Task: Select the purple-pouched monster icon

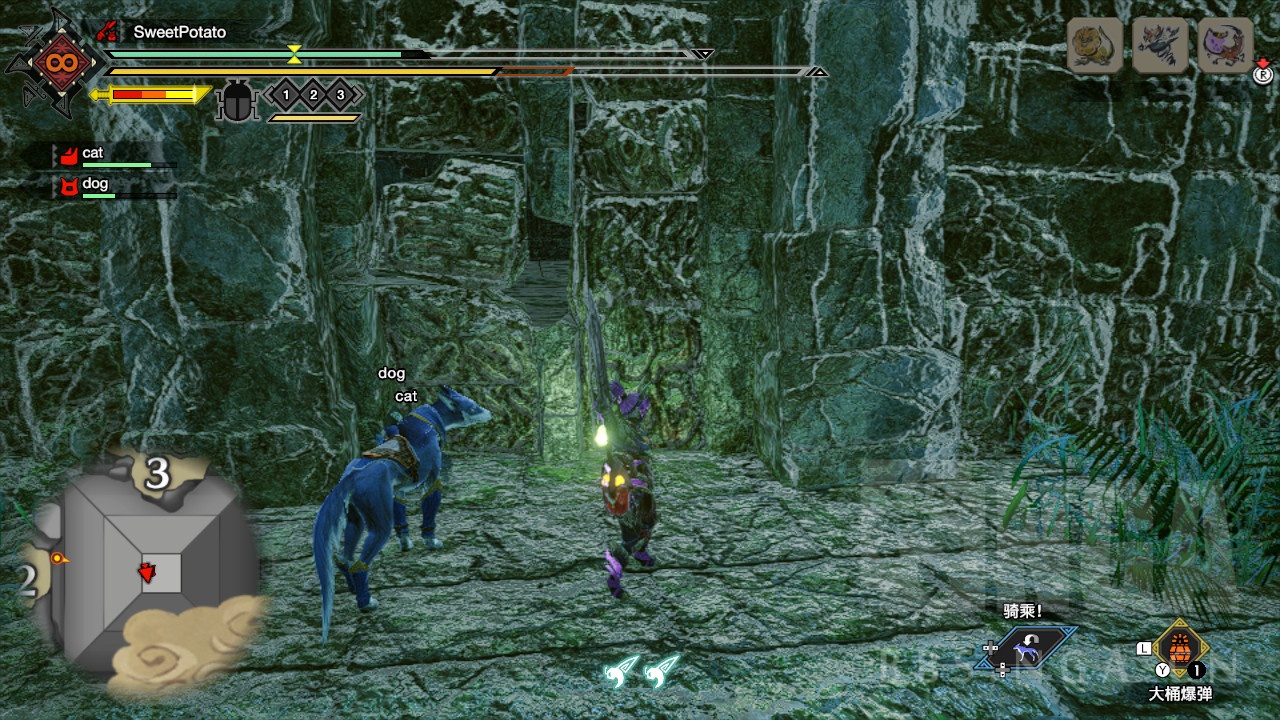Action: coord(1225,45)
